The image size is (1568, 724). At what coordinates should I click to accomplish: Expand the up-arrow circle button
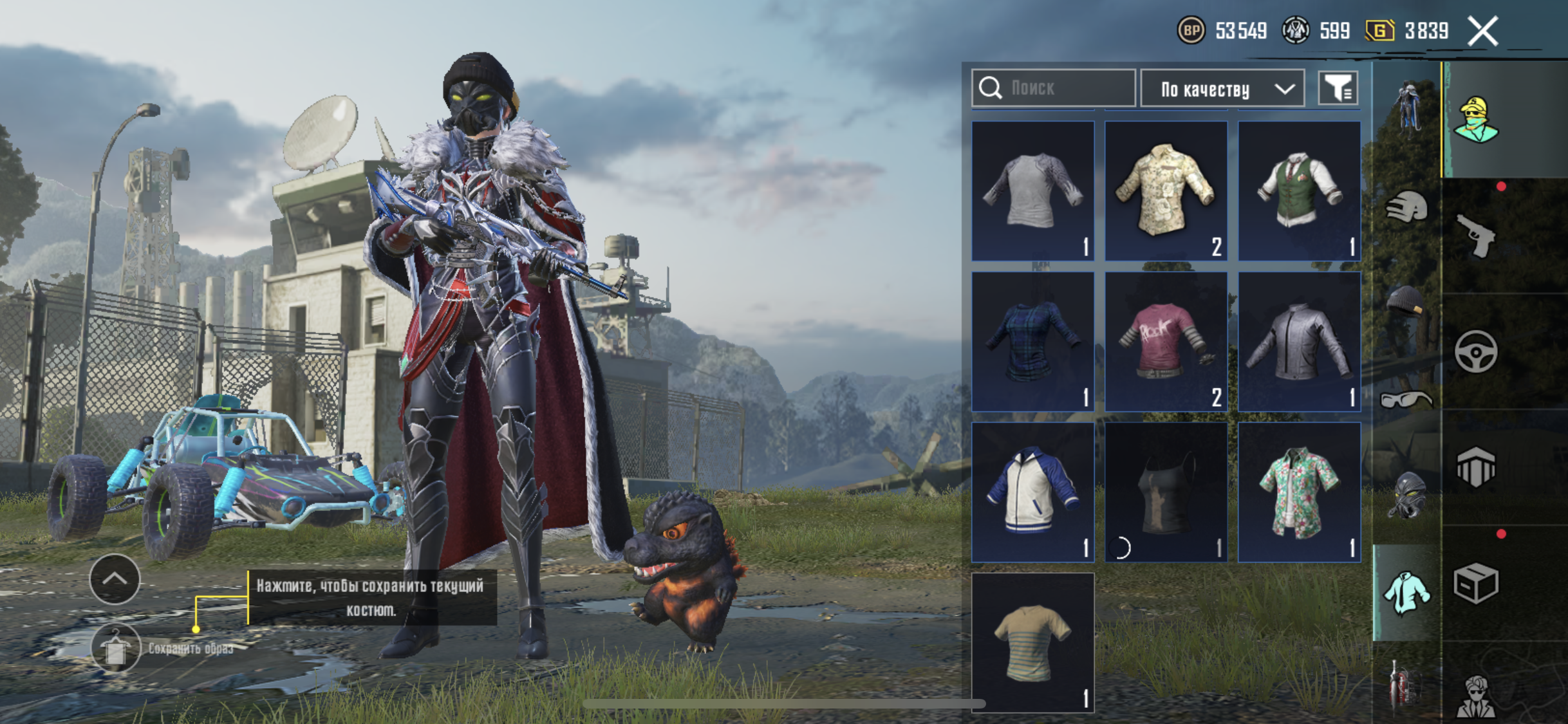pos(115,579)
